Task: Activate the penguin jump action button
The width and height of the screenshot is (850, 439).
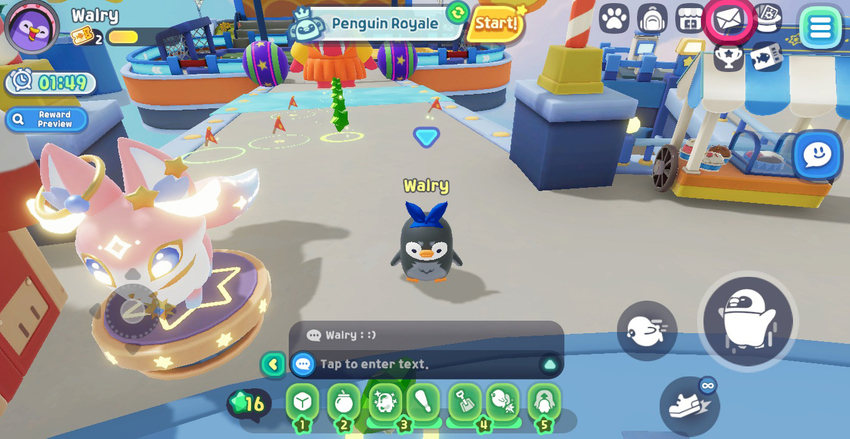Action: 747,321
